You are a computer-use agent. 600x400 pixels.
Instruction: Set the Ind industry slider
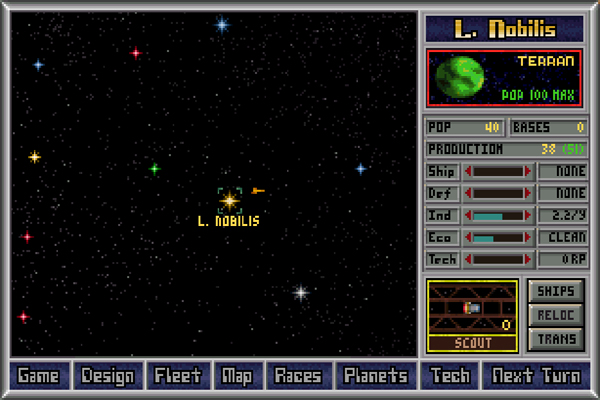[498, 215]
